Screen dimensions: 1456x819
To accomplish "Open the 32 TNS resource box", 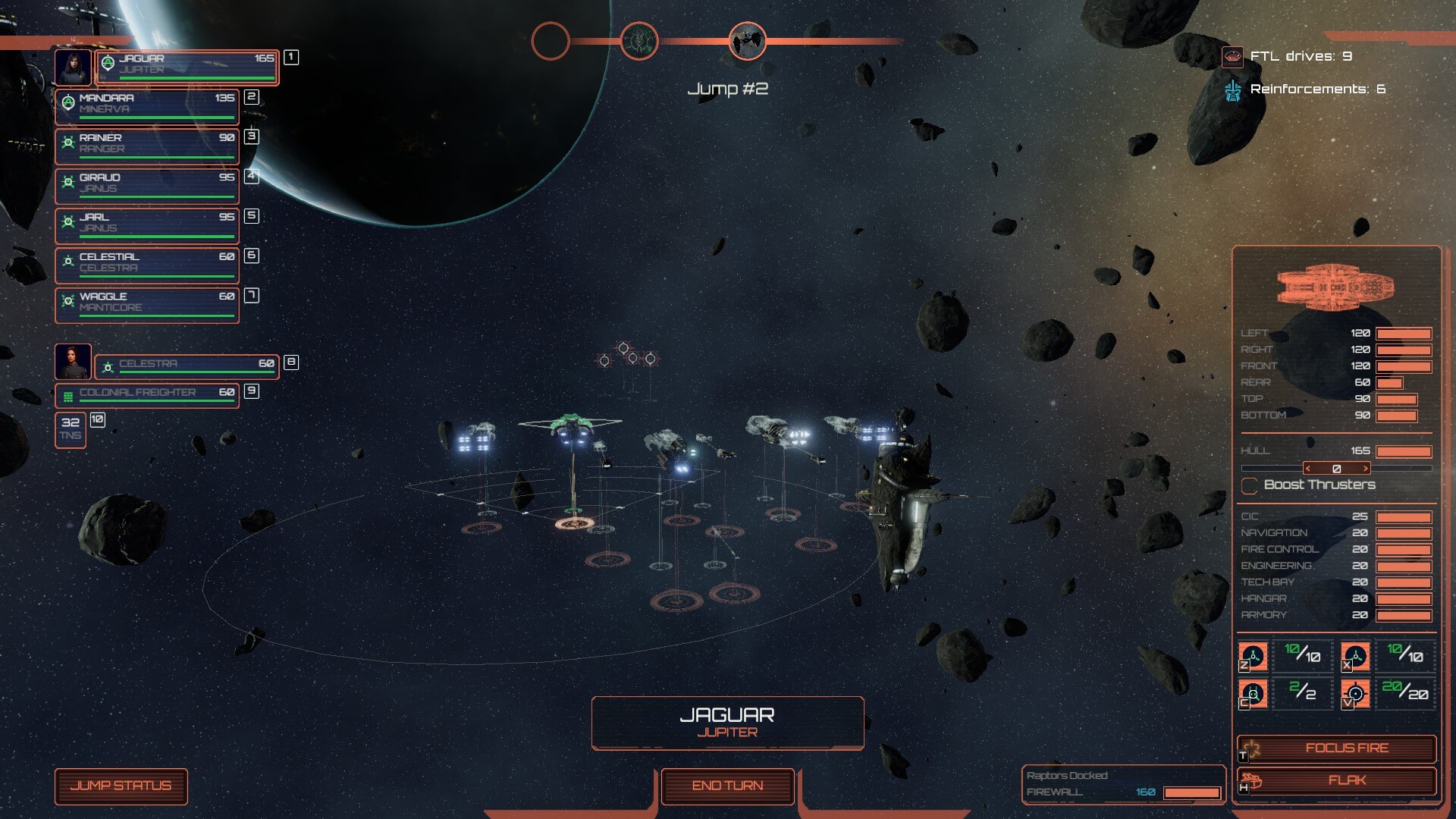I will point(71,430).
